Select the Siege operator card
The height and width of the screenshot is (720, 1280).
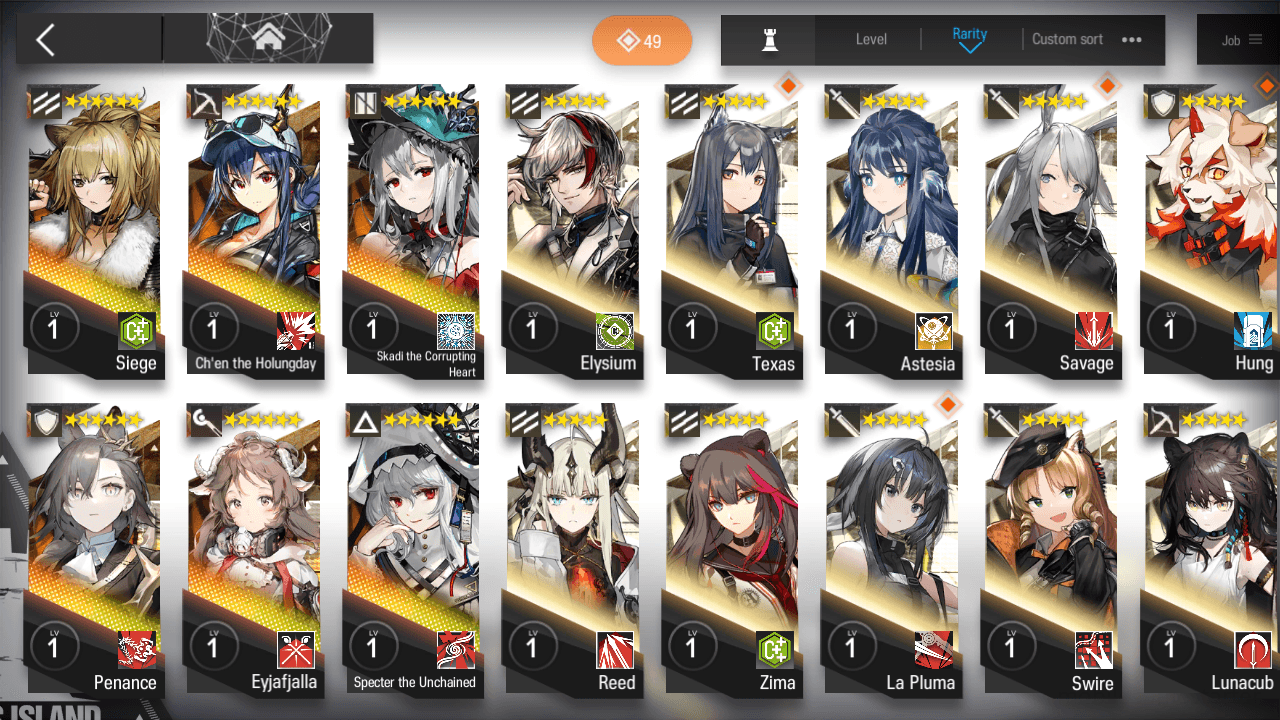[x=94, y=230]
